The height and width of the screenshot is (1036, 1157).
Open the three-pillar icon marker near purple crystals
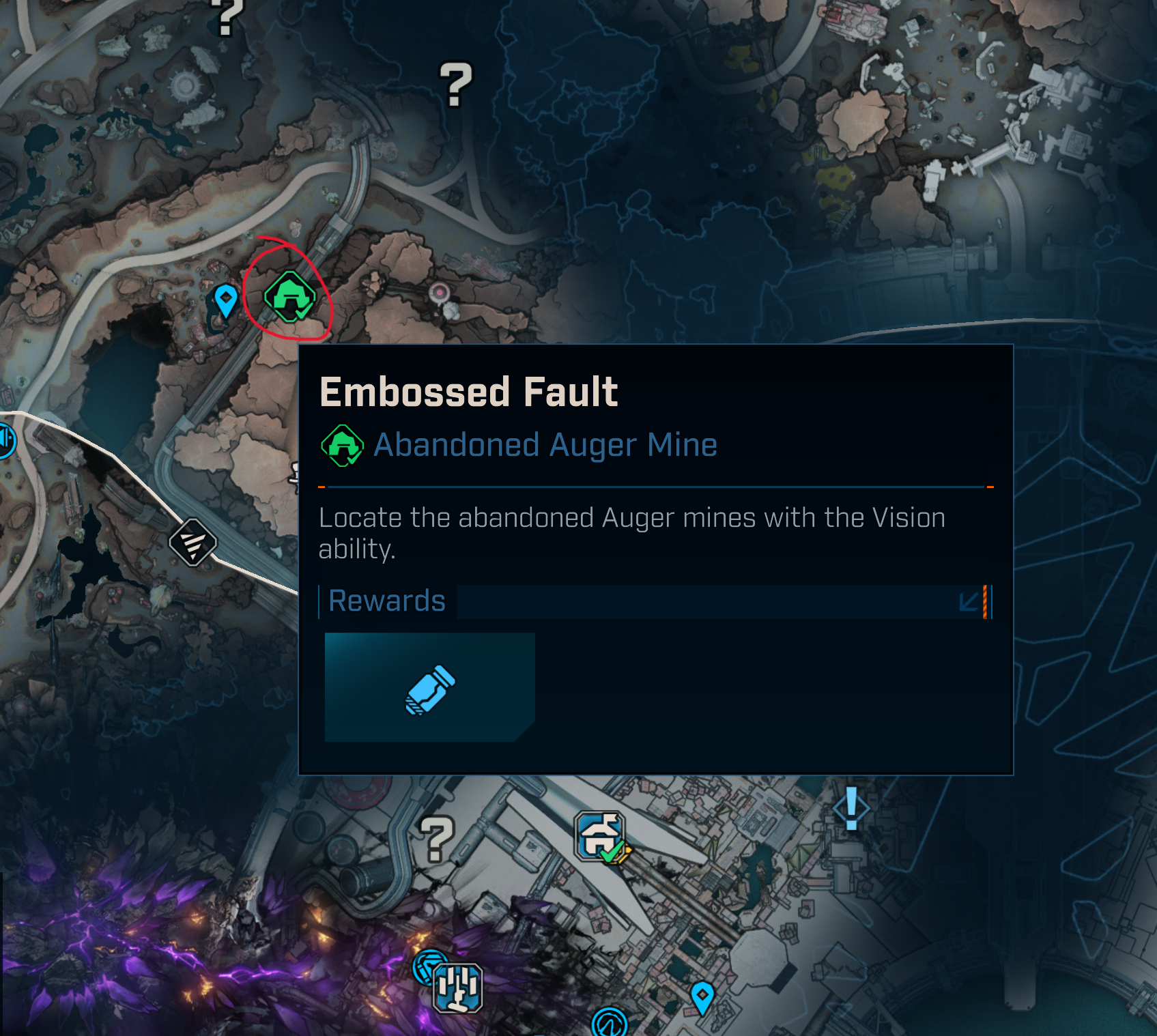coord(458,988)
